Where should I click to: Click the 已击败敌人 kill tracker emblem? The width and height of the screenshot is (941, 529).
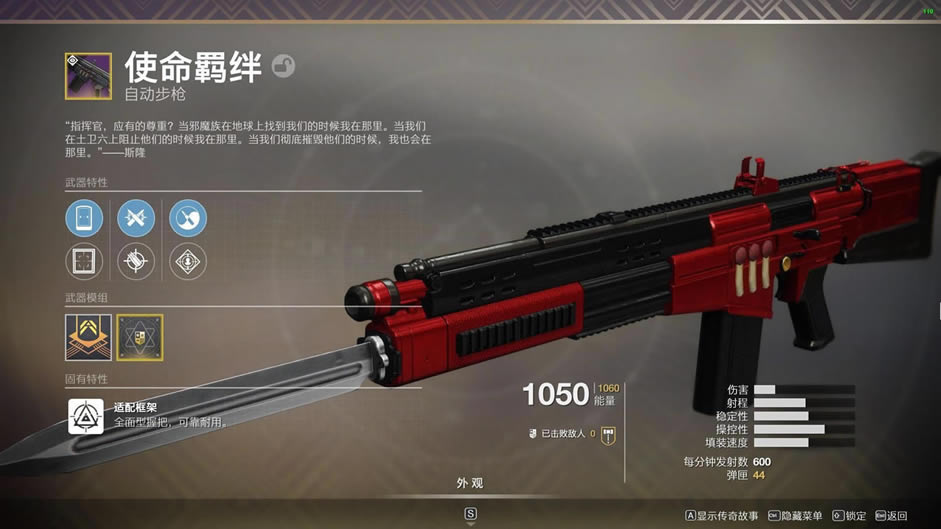607,435
